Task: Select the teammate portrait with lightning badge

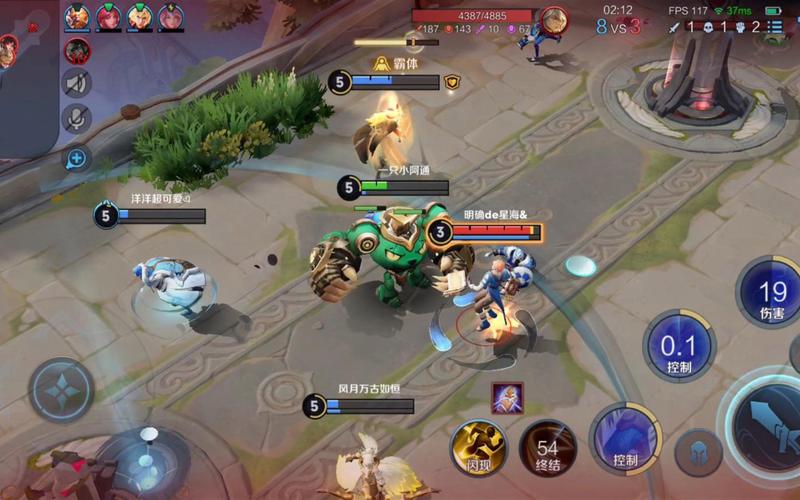Action: click(x=171, y=17)
